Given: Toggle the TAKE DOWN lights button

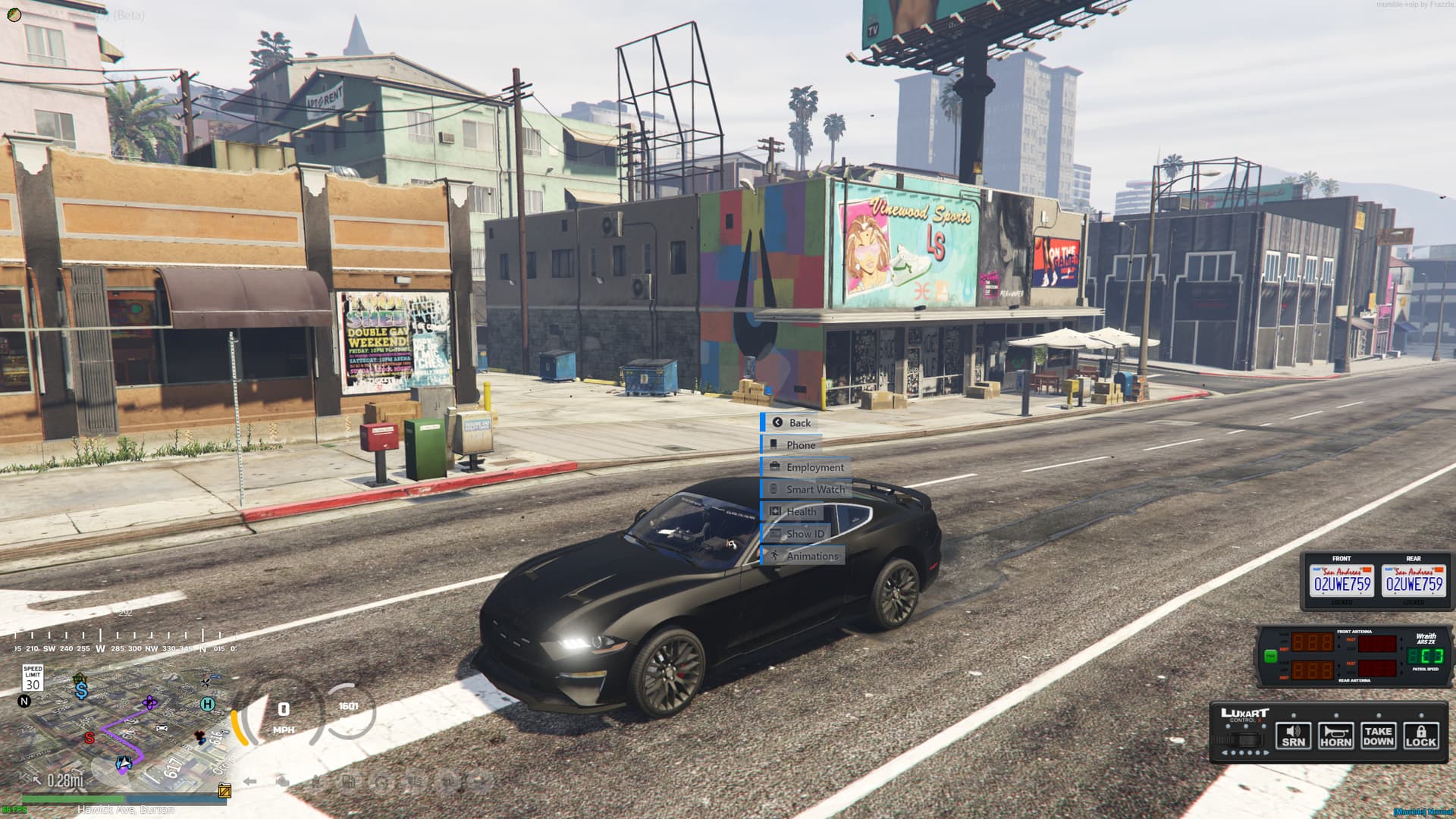Looking at the screenshot, I should click(x=1378, y=736).
